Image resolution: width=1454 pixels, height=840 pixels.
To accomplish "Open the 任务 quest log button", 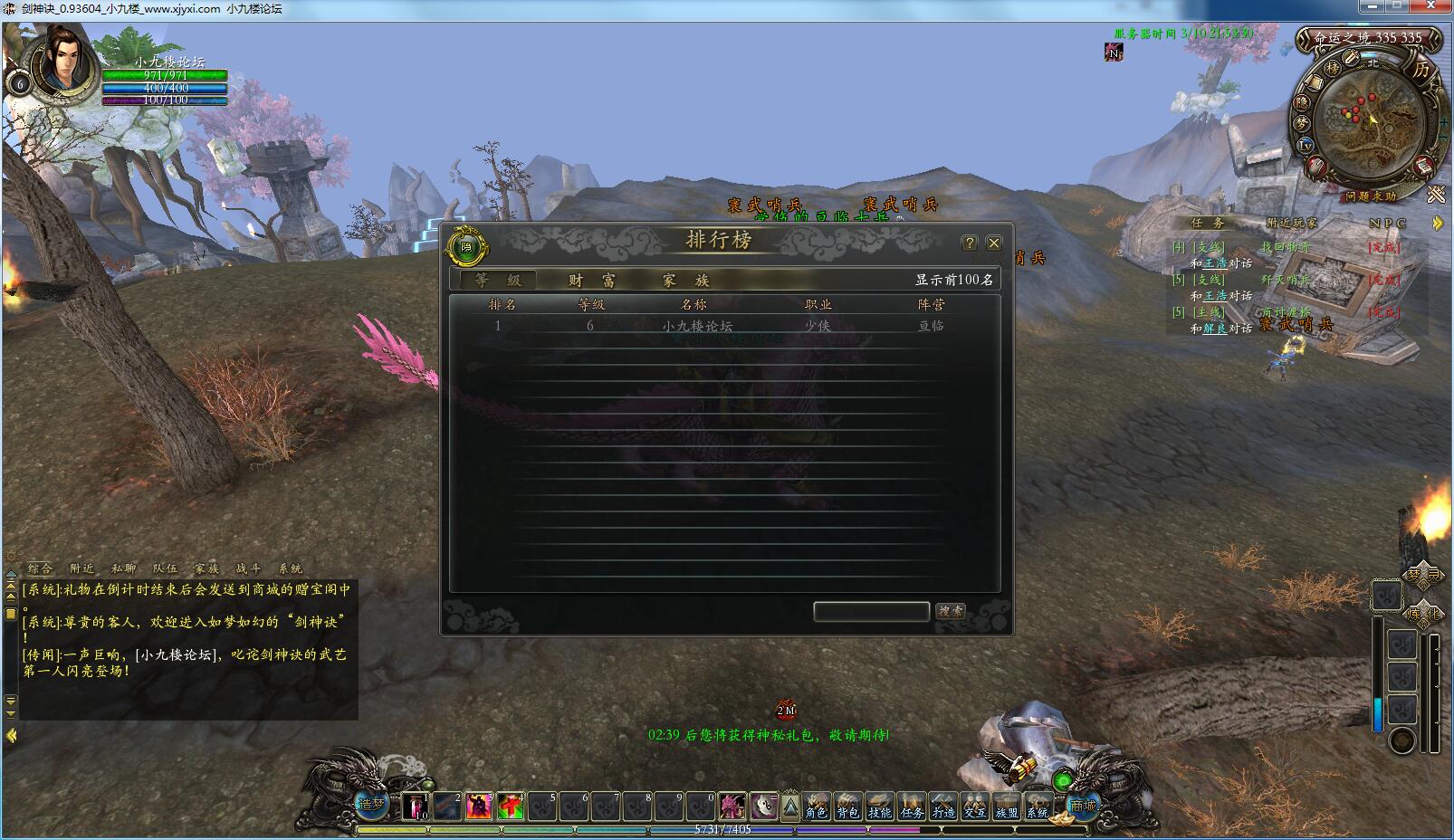I will point(911,806).
